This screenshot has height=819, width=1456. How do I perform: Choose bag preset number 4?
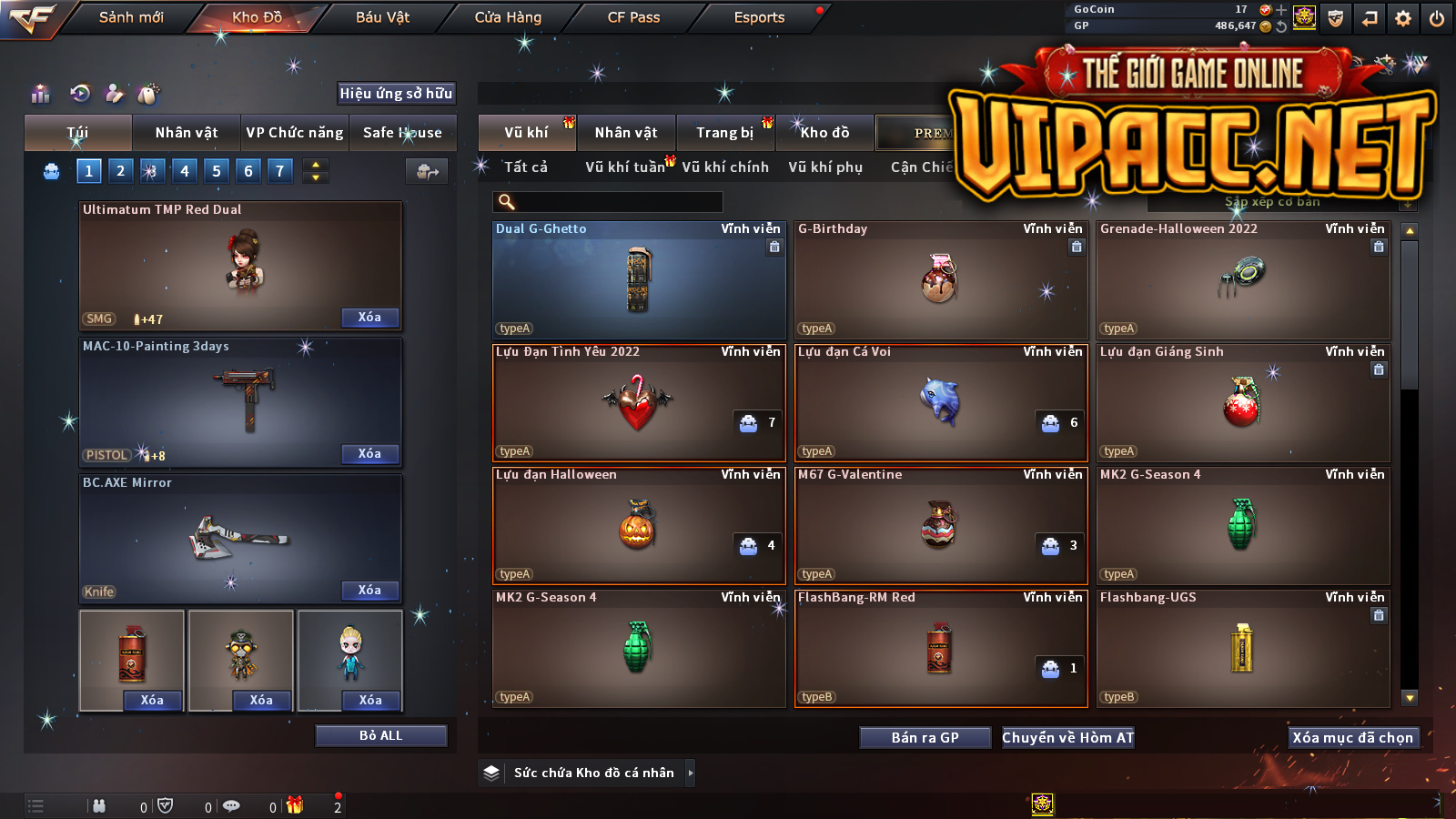(x=185, y=170)
